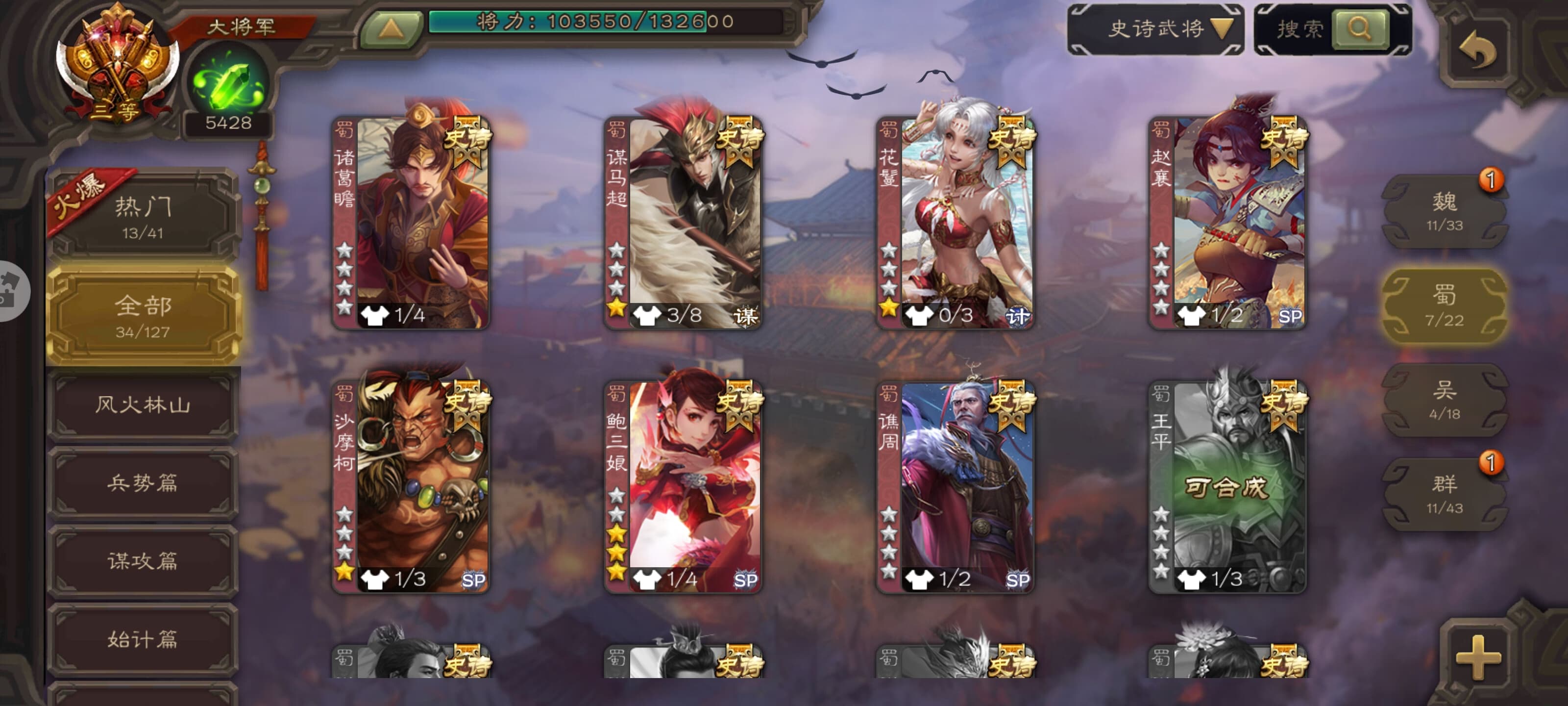Viewport: 1568px width, 706px height.
Task: Open the 风火林山 category
Action: coord(143,404)
